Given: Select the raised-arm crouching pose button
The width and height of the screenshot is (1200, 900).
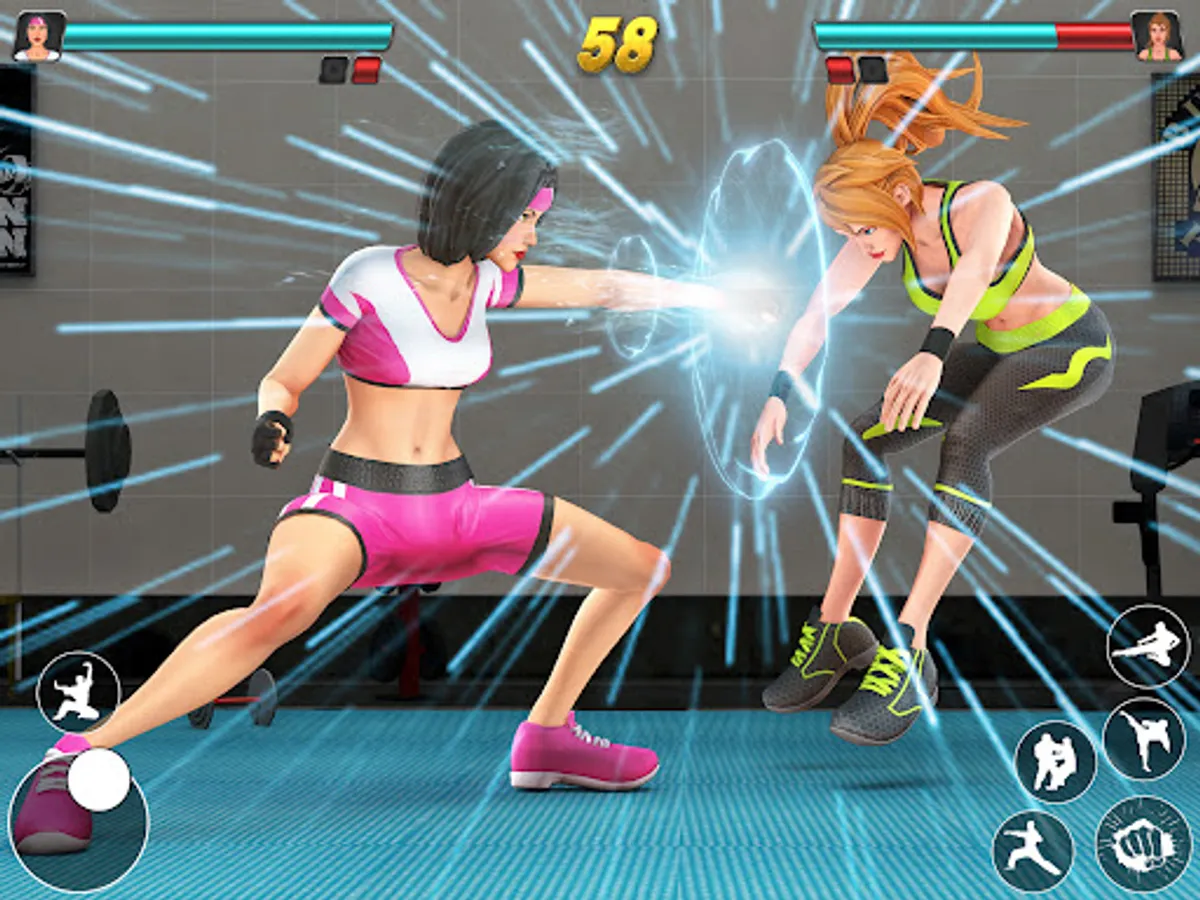Looking at the screenshot, I should pos(78,692).
